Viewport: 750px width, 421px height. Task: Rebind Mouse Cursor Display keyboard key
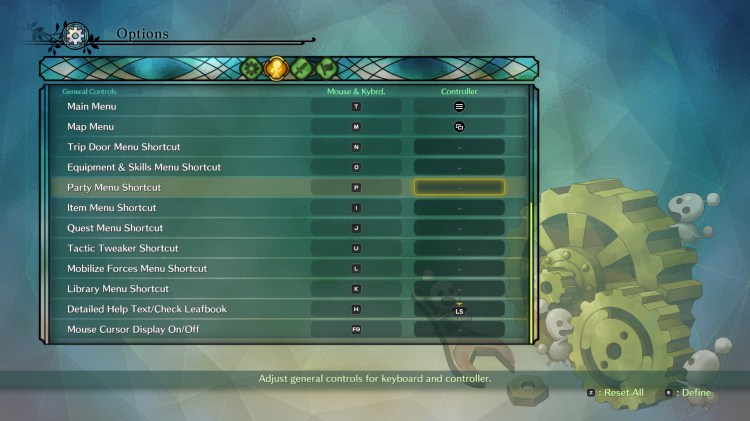[x=356, y=329]
